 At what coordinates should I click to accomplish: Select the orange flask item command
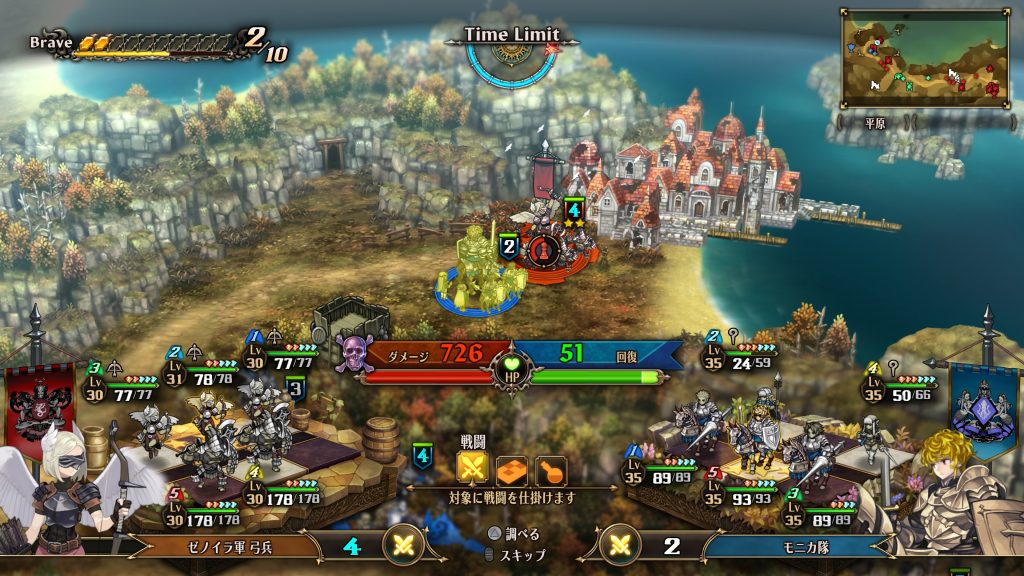pos(551,469)
